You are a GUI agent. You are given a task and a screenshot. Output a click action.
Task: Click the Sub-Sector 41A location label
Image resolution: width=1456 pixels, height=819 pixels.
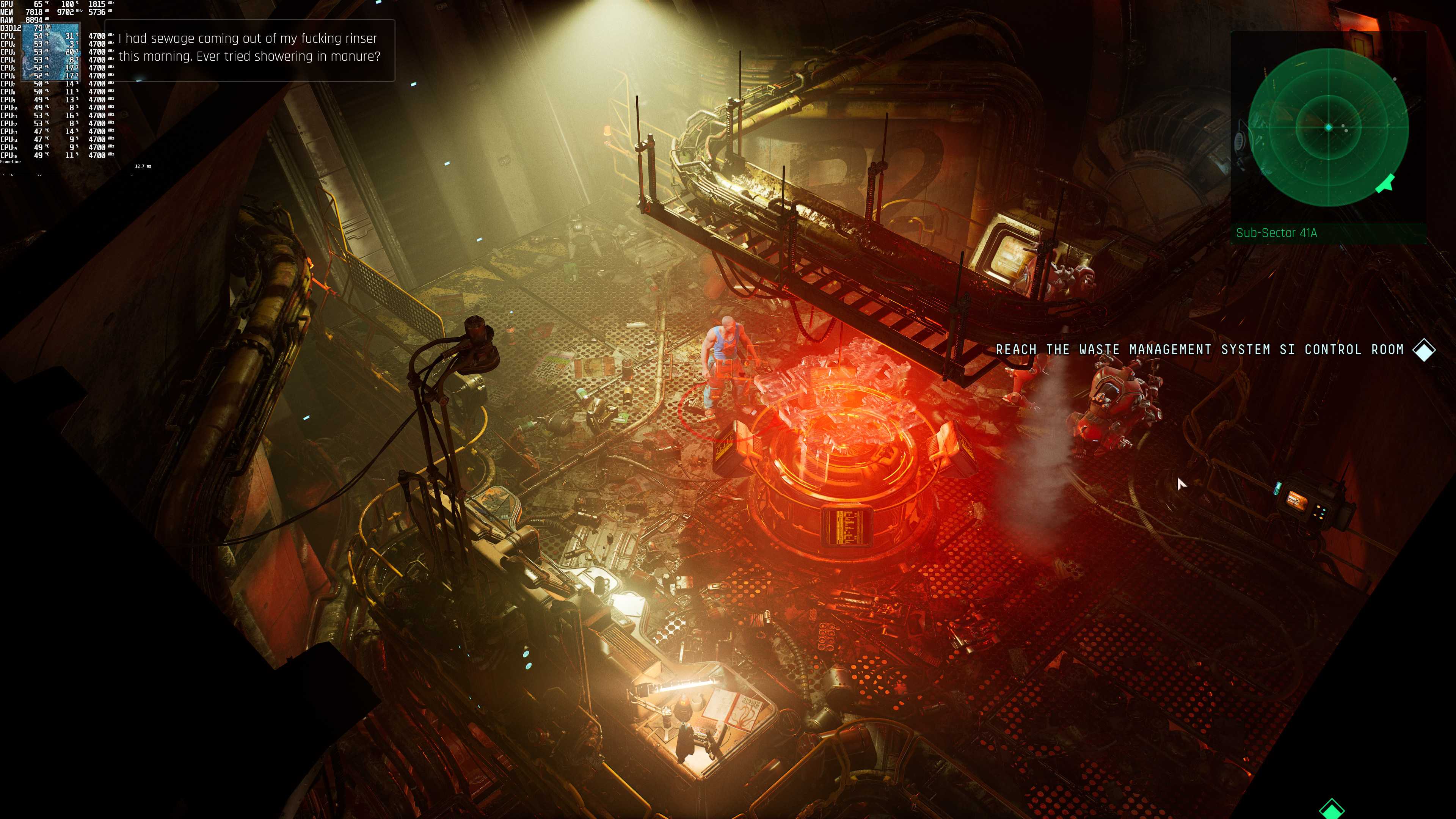(1276, 233)
